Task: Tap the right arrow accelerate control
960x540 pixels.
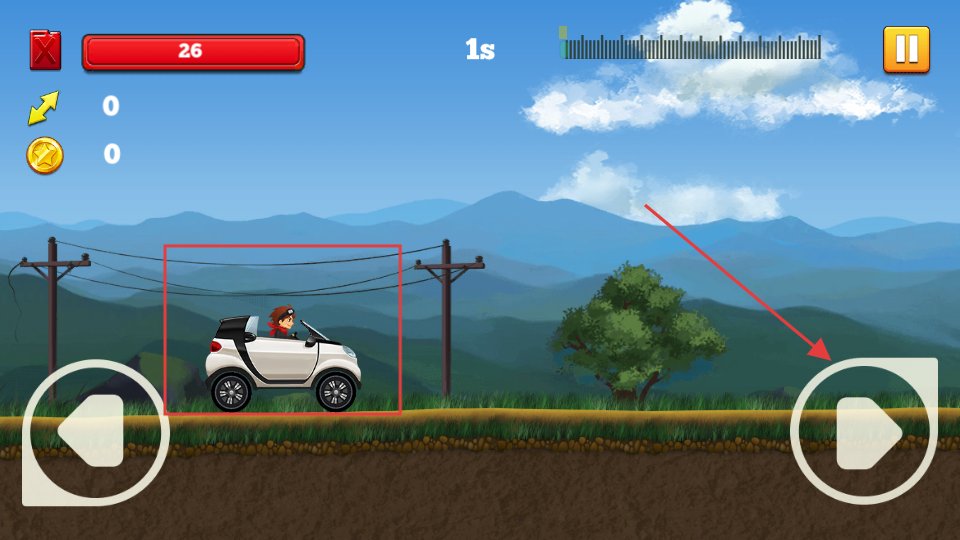Action: point(865,432)
